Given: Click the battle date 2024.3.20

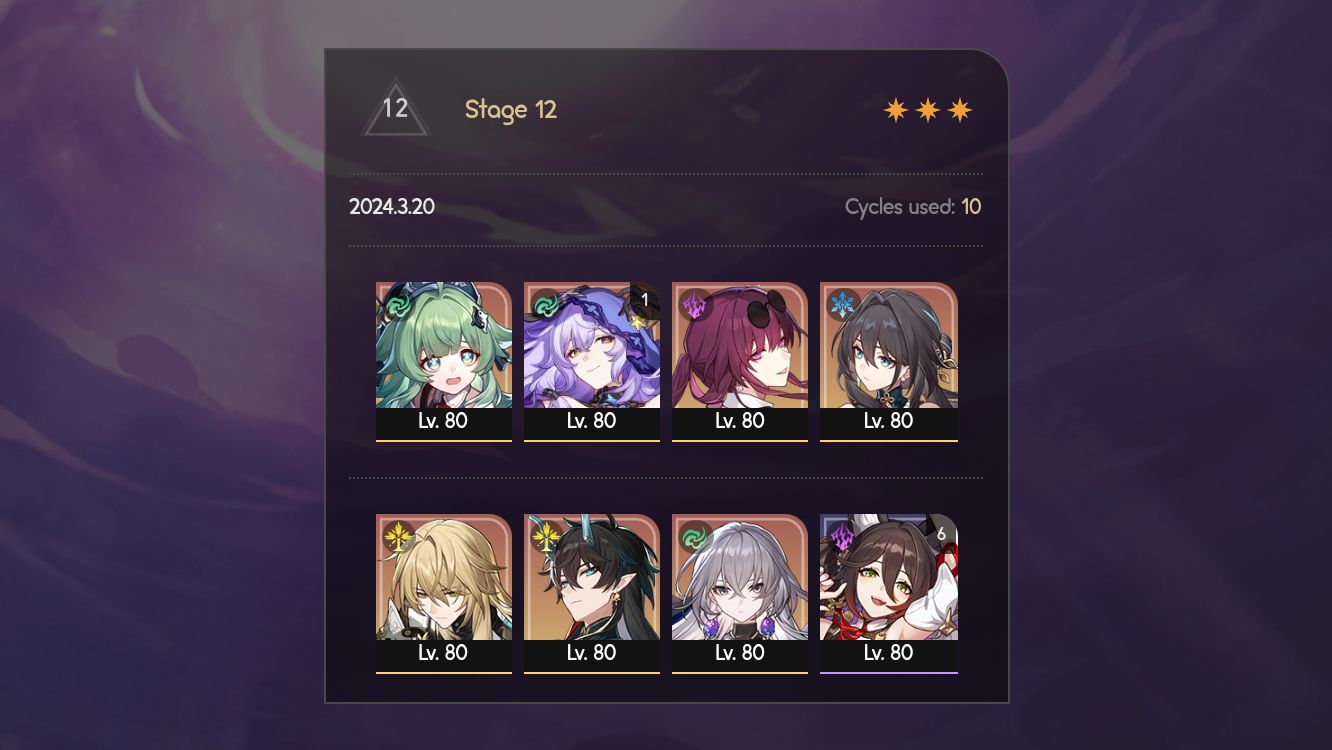Looking at the screenshot, I should click(390, 207).
